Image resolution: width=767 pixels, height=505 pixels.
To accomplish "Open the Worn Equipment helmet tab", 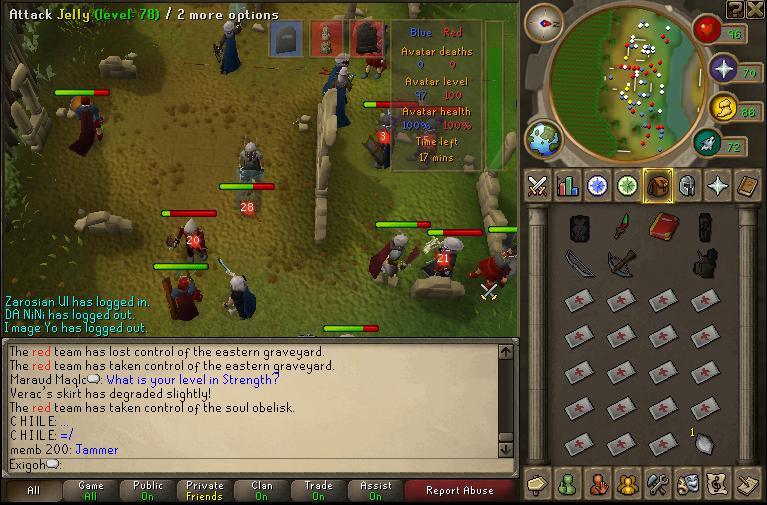I will tap(688, 186).
